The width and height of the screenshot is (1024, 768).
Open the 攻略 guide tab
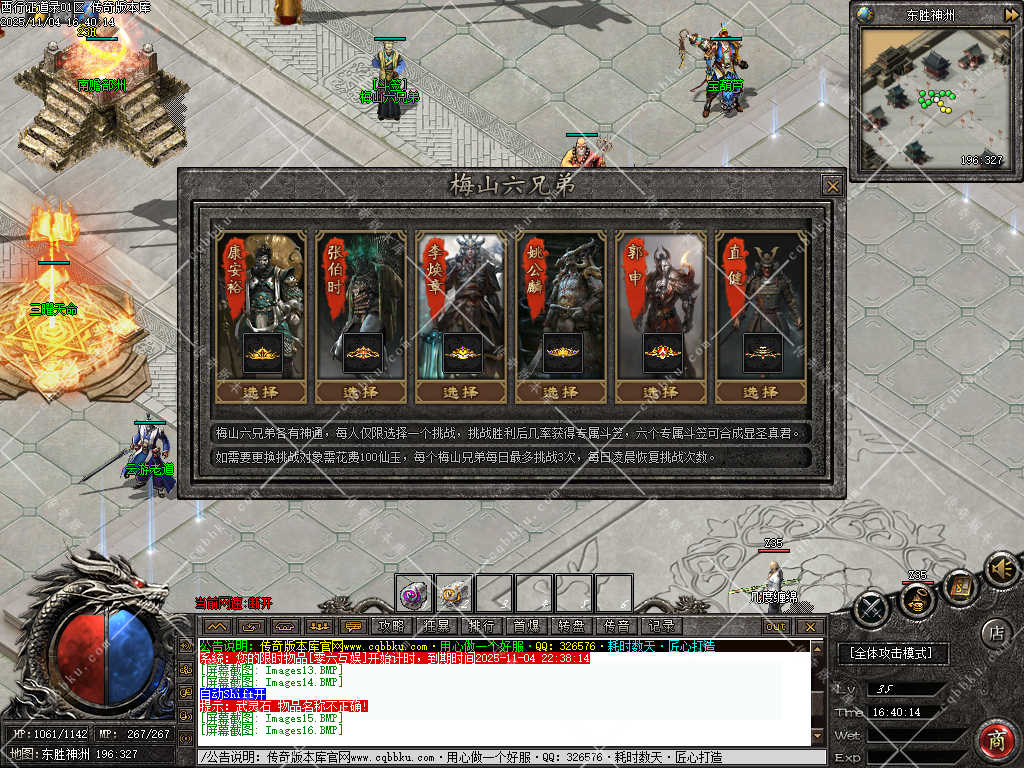click(x=392, y=627)
